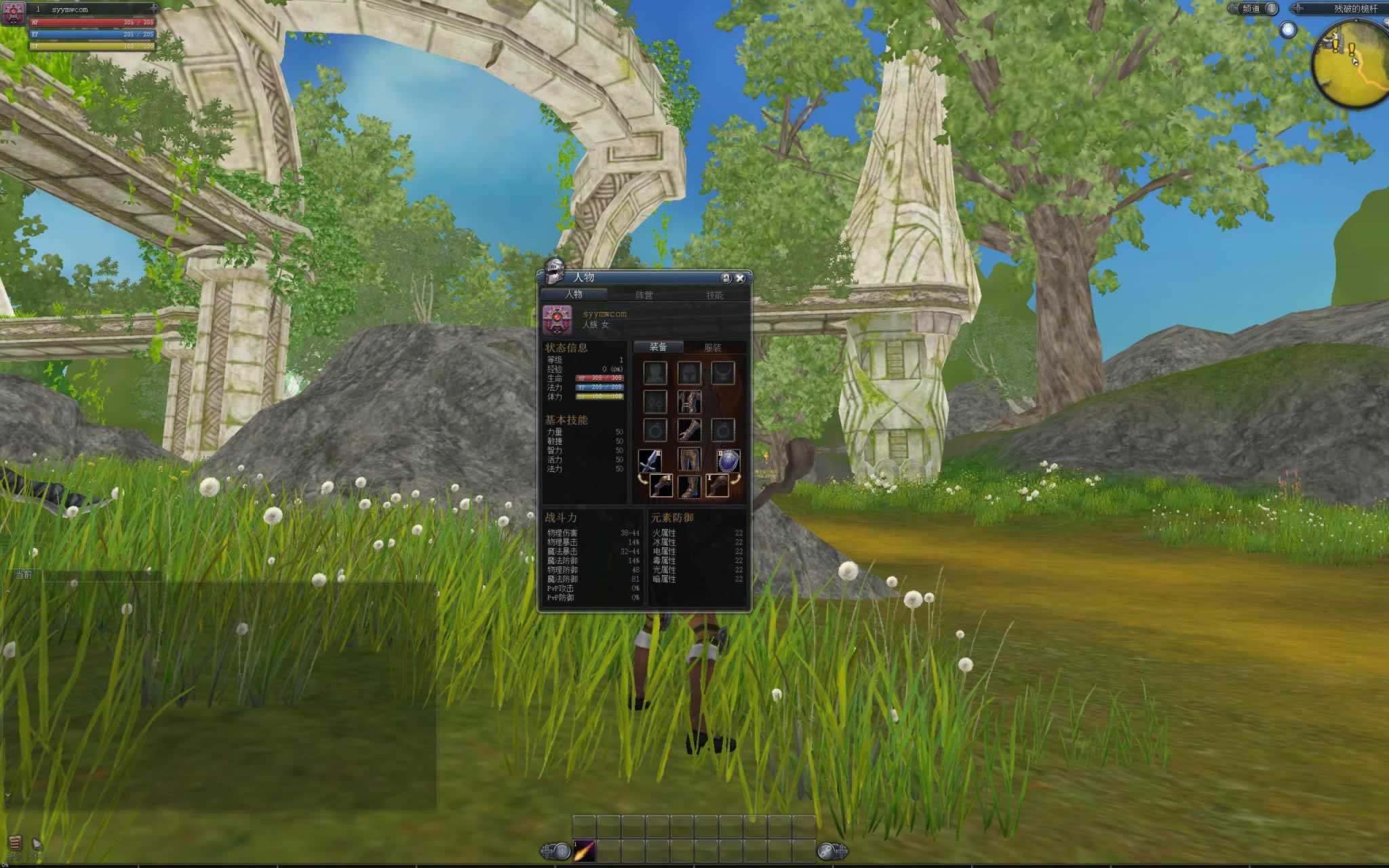This screenshot has height=868, width=1389.
Task: Choose the equipped leg pants slot
Action: pyautogui.click(x=688, y=460)
